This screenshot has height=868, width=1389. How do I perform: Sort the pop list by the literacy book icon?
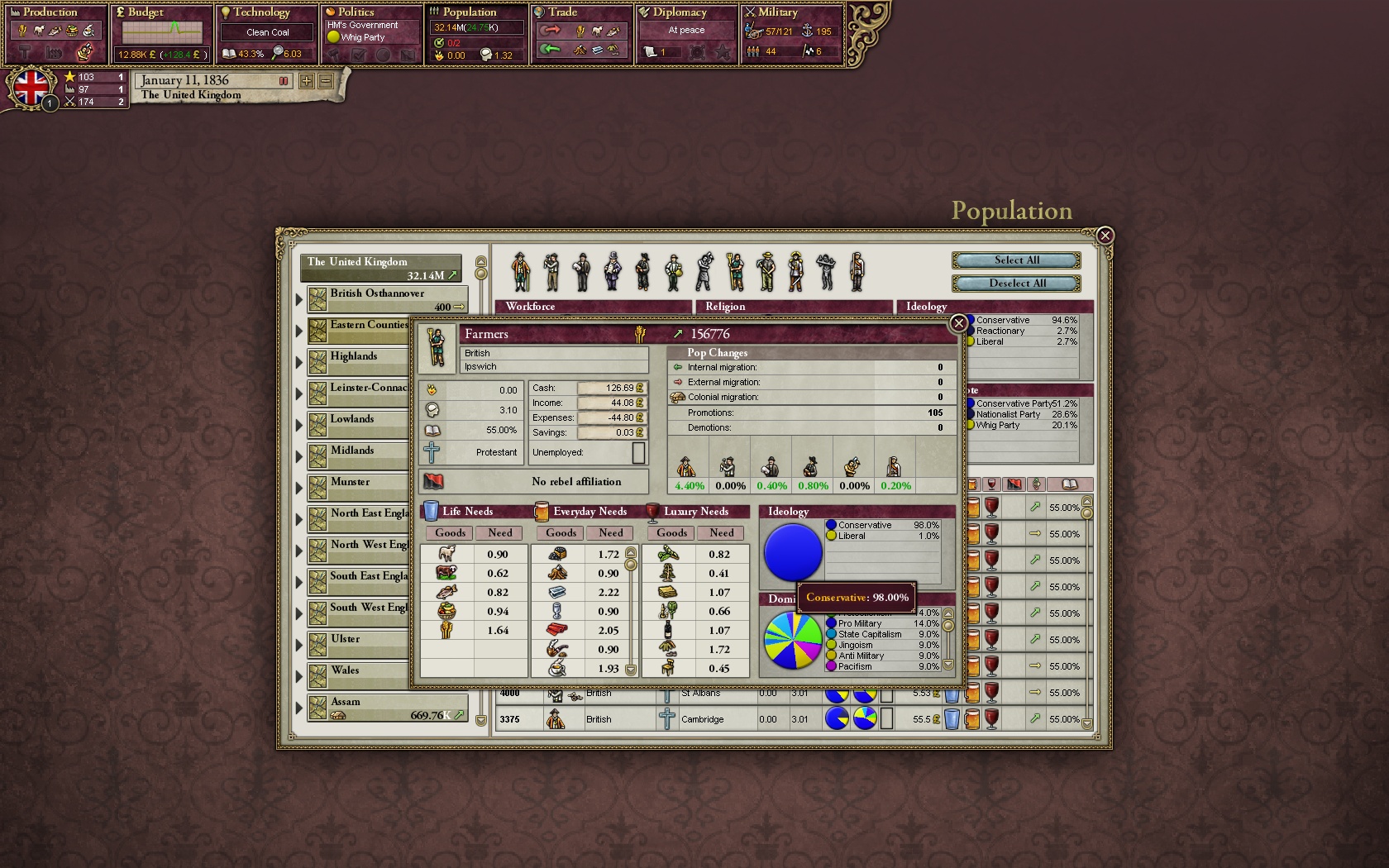click(x=1069, y=484)
